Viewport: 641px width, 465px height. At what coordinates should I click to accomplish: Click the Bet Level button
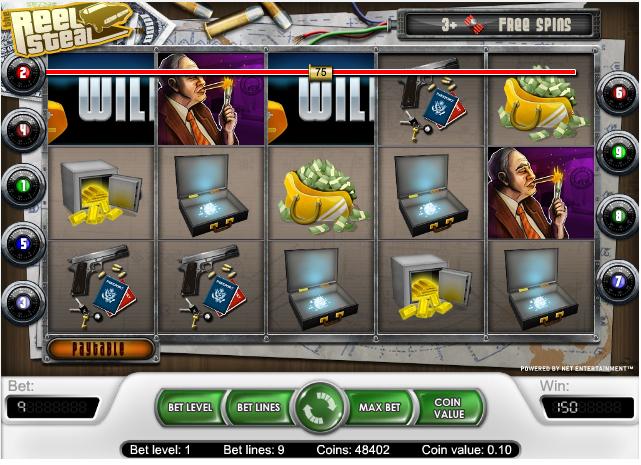189,408
